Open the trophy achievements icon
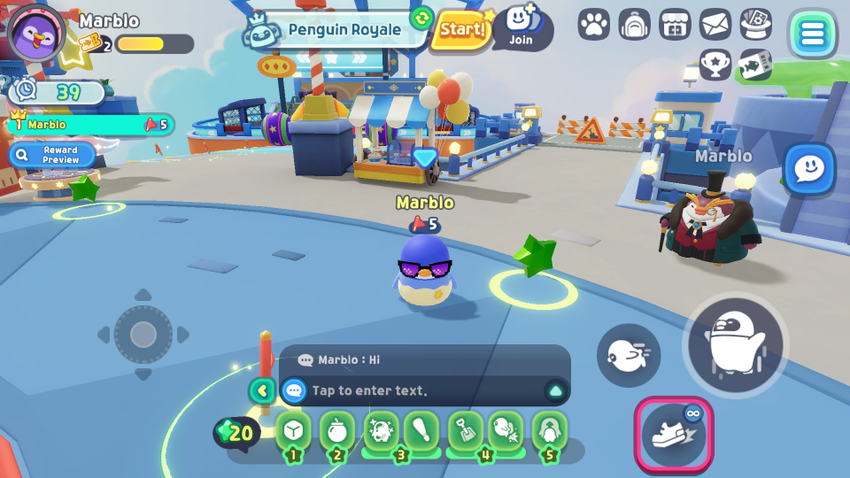The image size is (850, 478). tap(715, 65)
